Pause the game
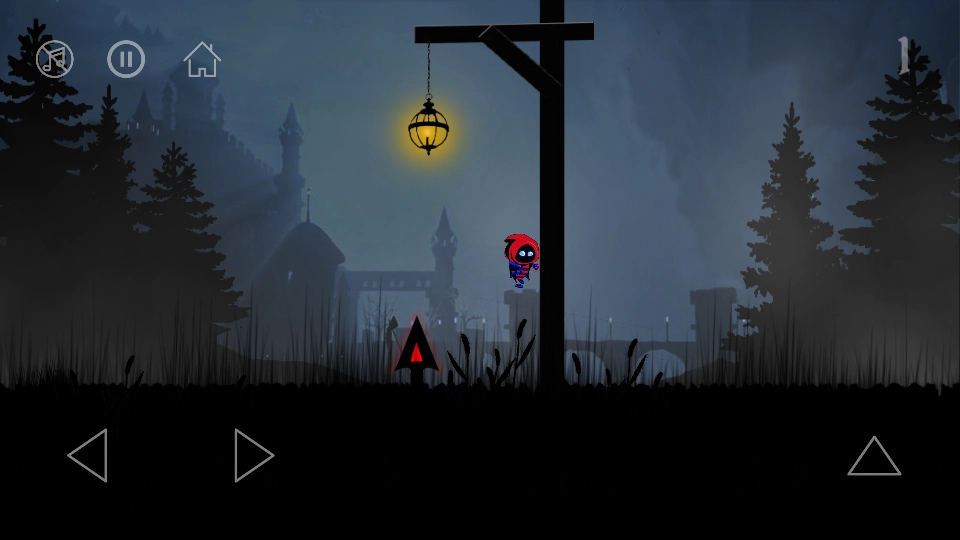The image size is (960, 540). 126,59
